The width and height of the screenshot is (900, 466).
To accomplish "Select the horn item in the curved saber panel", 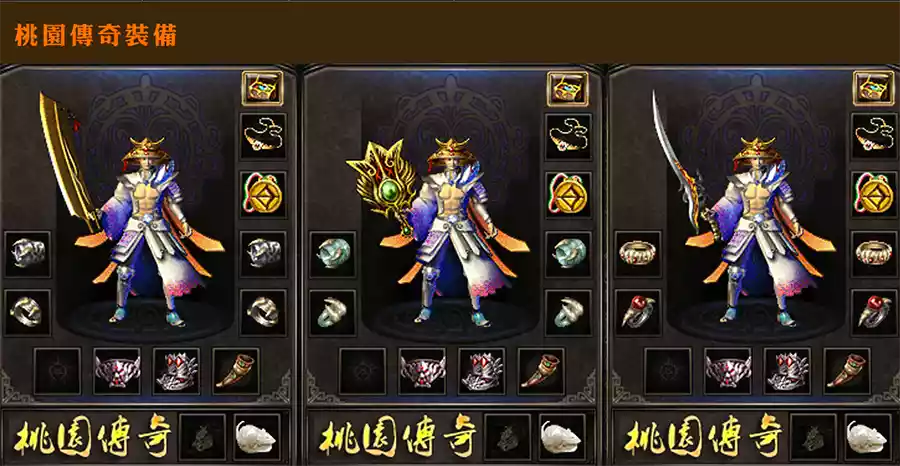I will (847, 369).
